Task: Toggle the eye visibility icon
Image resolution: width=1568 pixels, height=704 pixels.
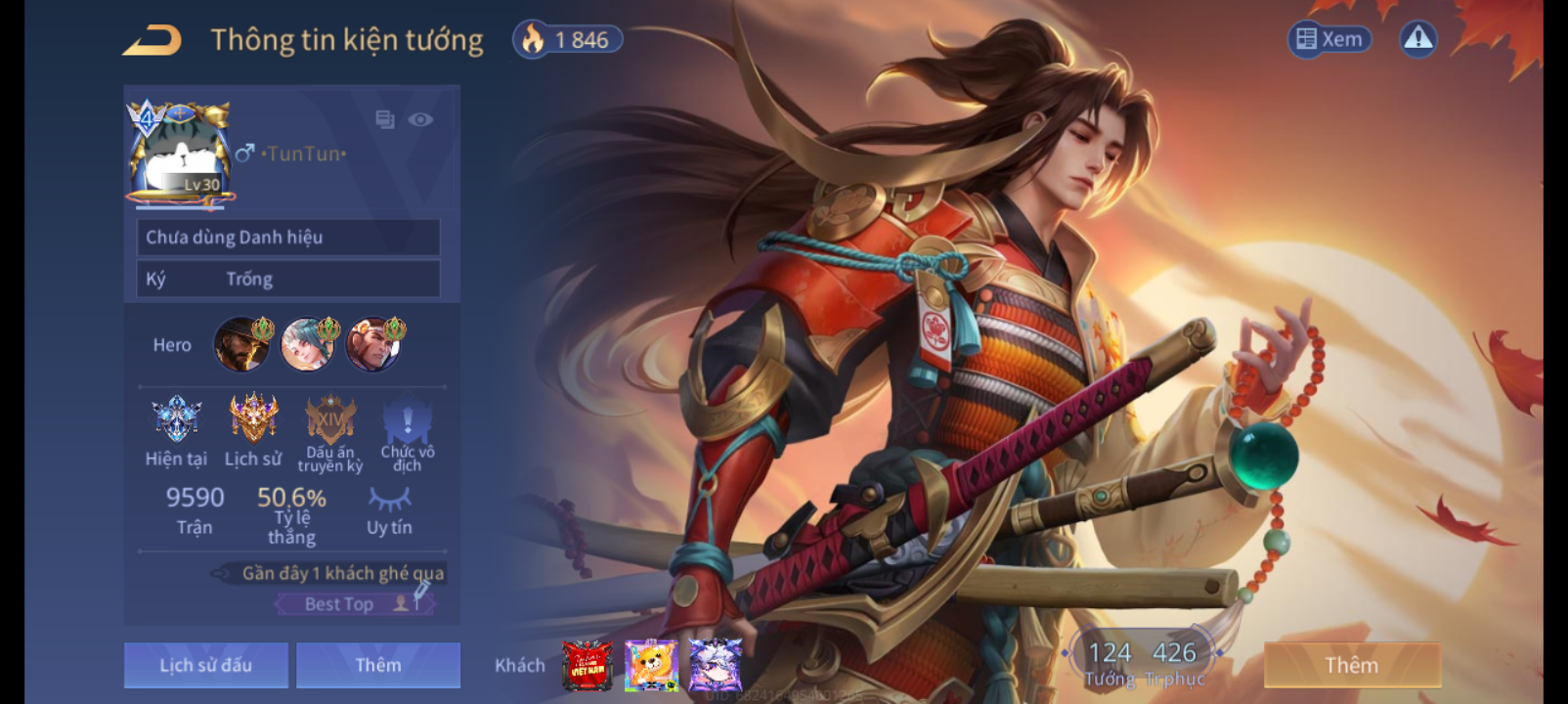Action: coord(420,119)
